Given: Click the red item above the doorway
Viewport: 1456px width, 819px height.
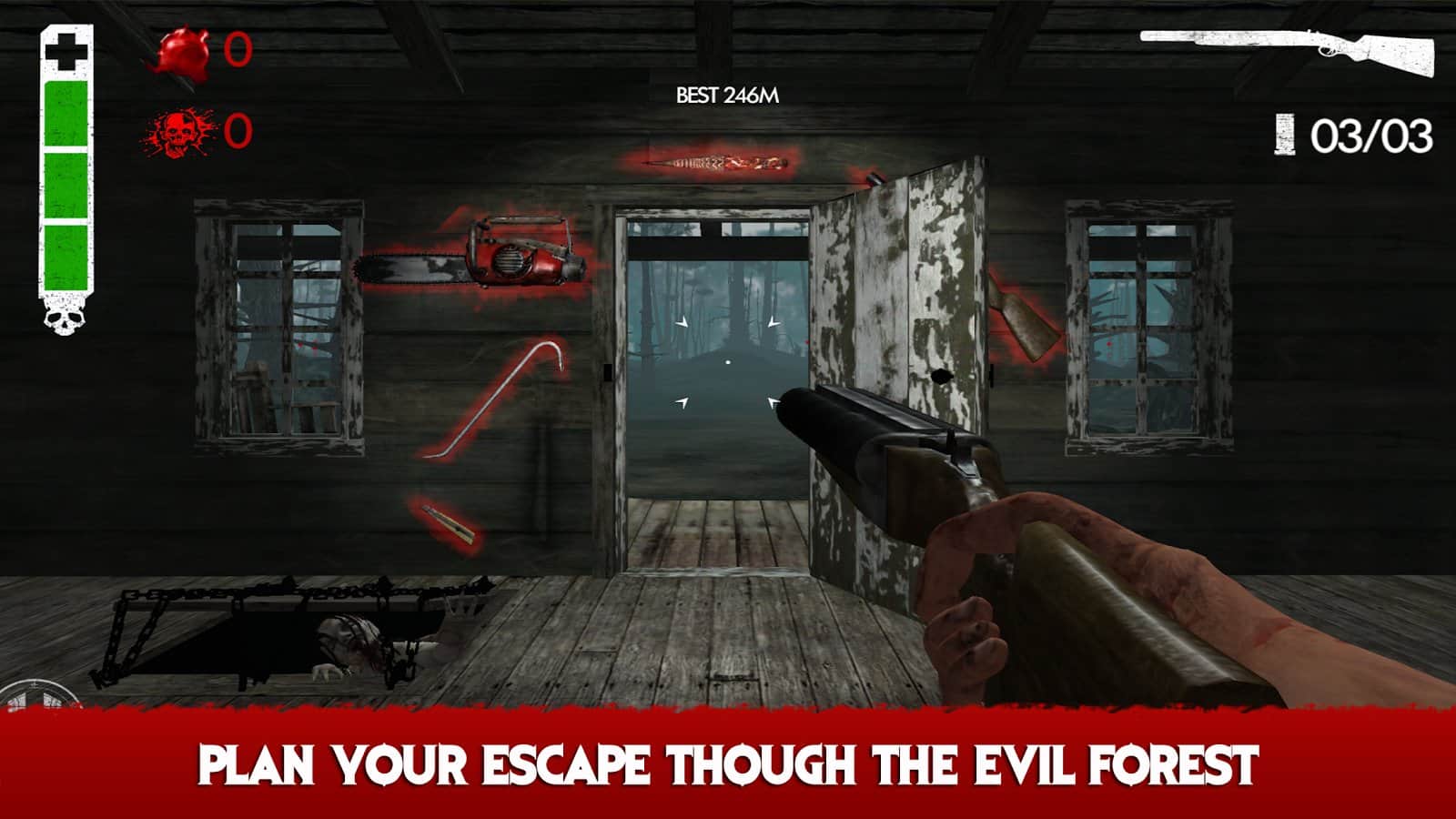Looking at the screenshot, I should [x=714, y=164].
